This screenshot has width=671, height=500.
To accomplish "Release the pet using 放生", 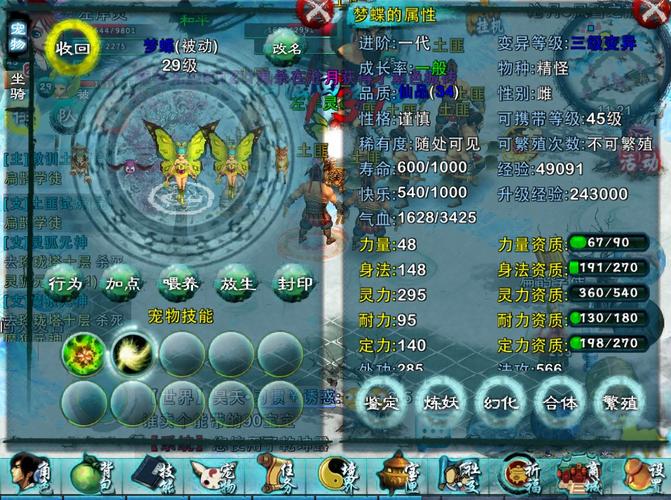I will coord(237,284).
